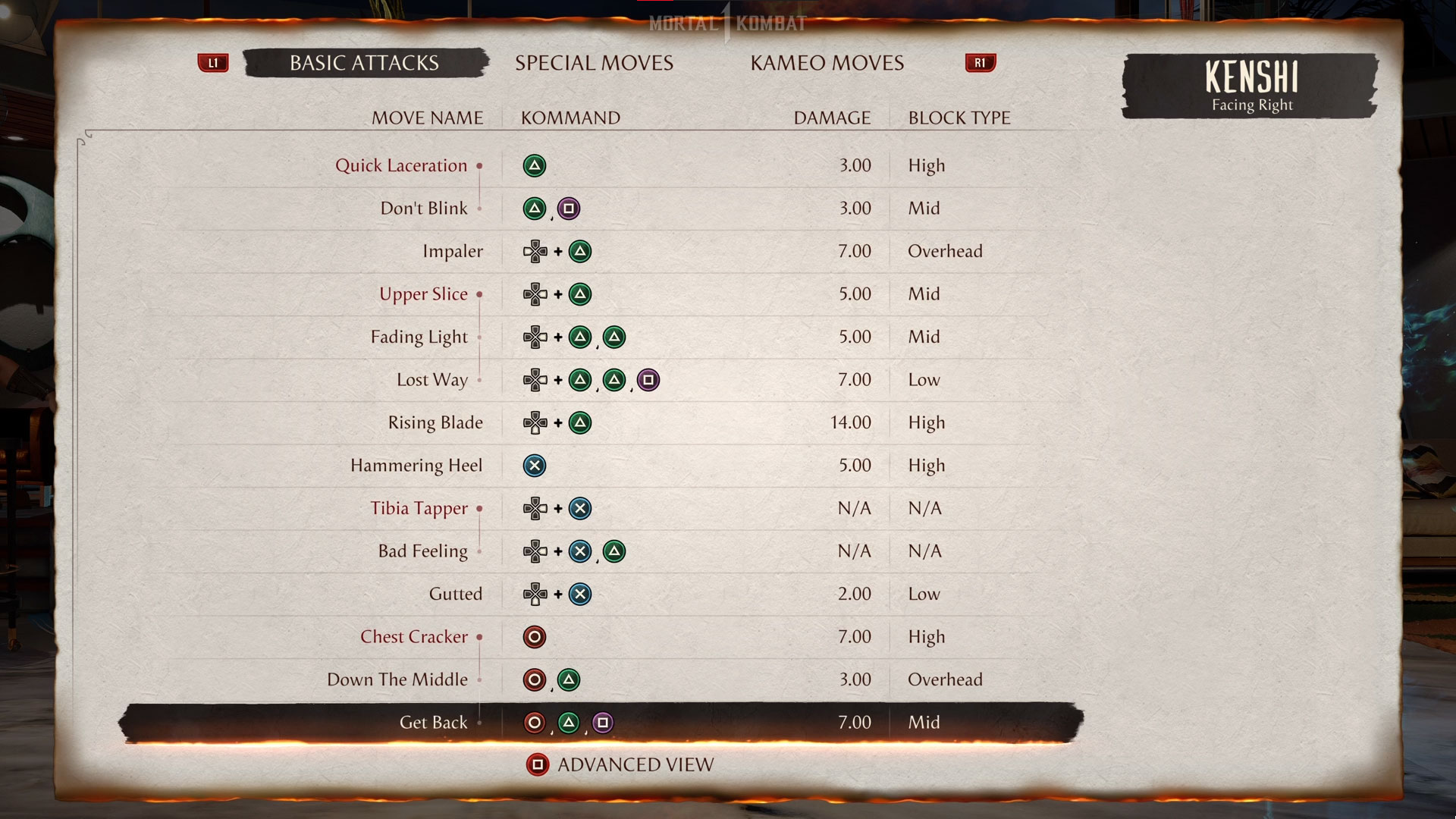
Task: Toggle the Chest Cracker expander dot
Action: [479, 639]
